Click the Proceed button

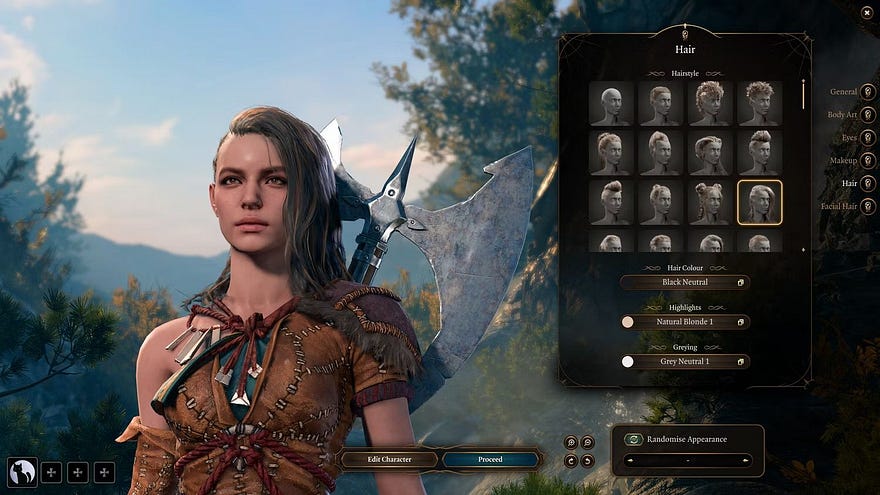coord(490,460)
